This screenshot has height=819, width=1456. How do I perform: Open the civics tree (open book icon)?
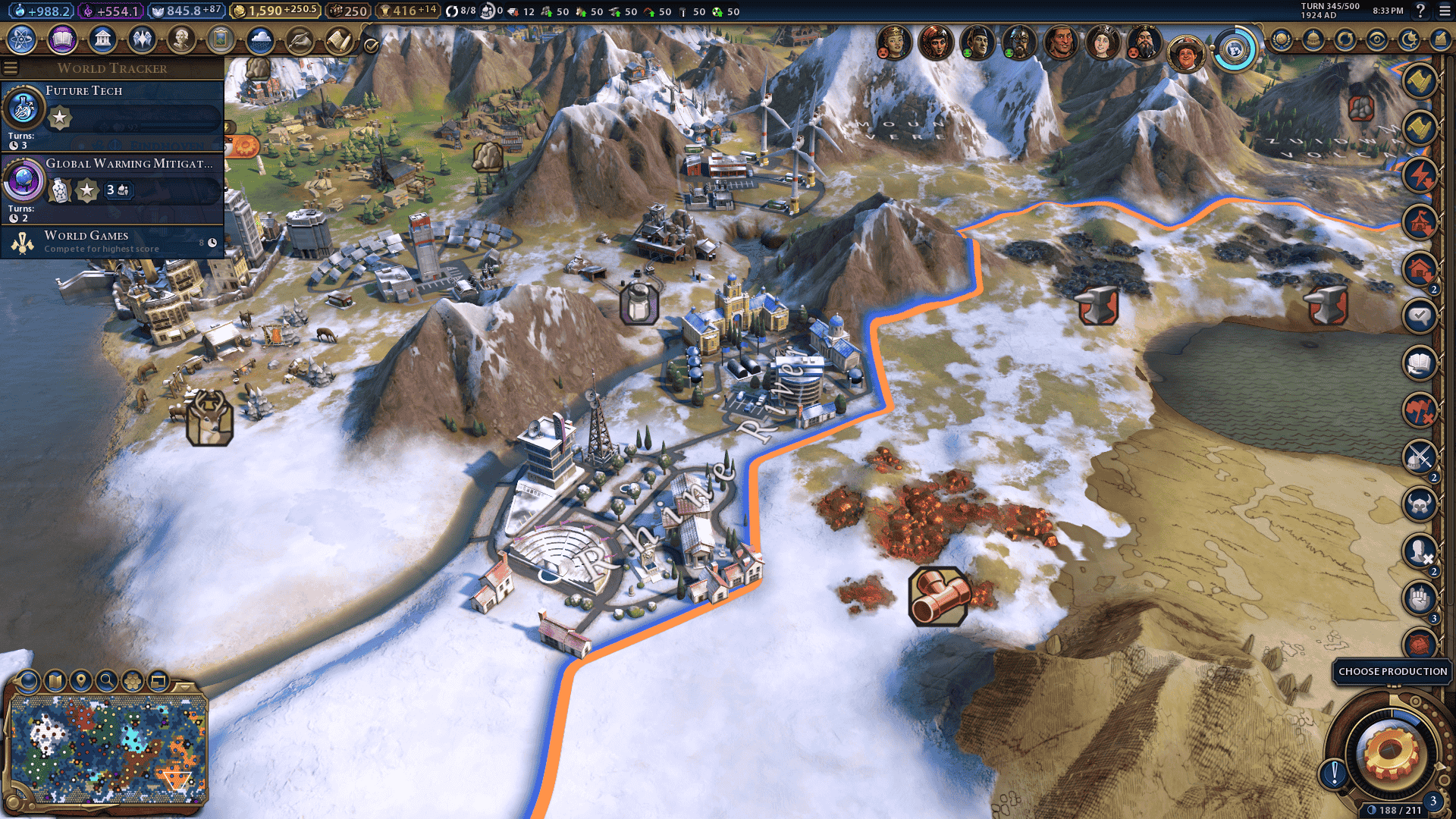62,39
